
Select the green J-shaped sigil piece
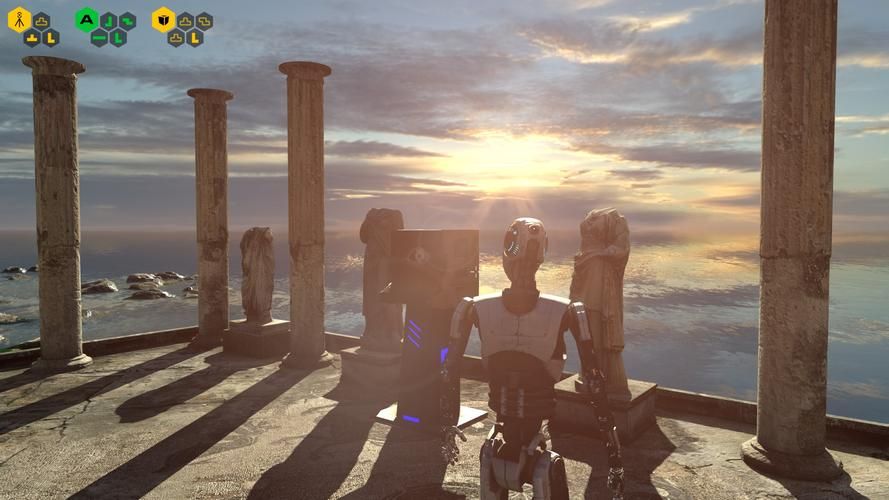tap(109, 20)
